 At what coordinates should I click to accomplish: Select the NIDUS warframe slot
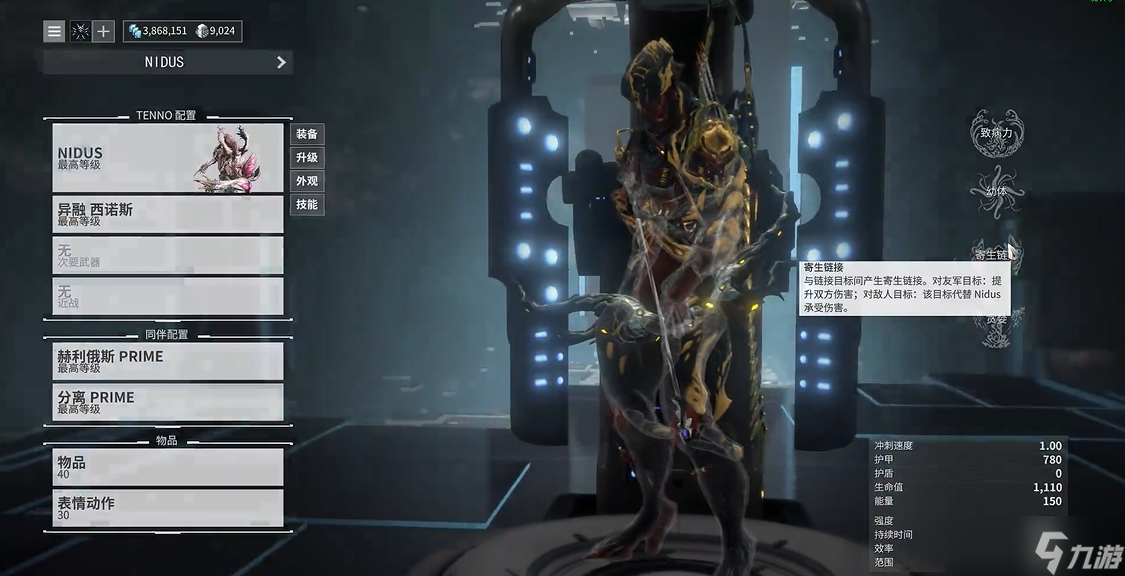tap(168, 158)
